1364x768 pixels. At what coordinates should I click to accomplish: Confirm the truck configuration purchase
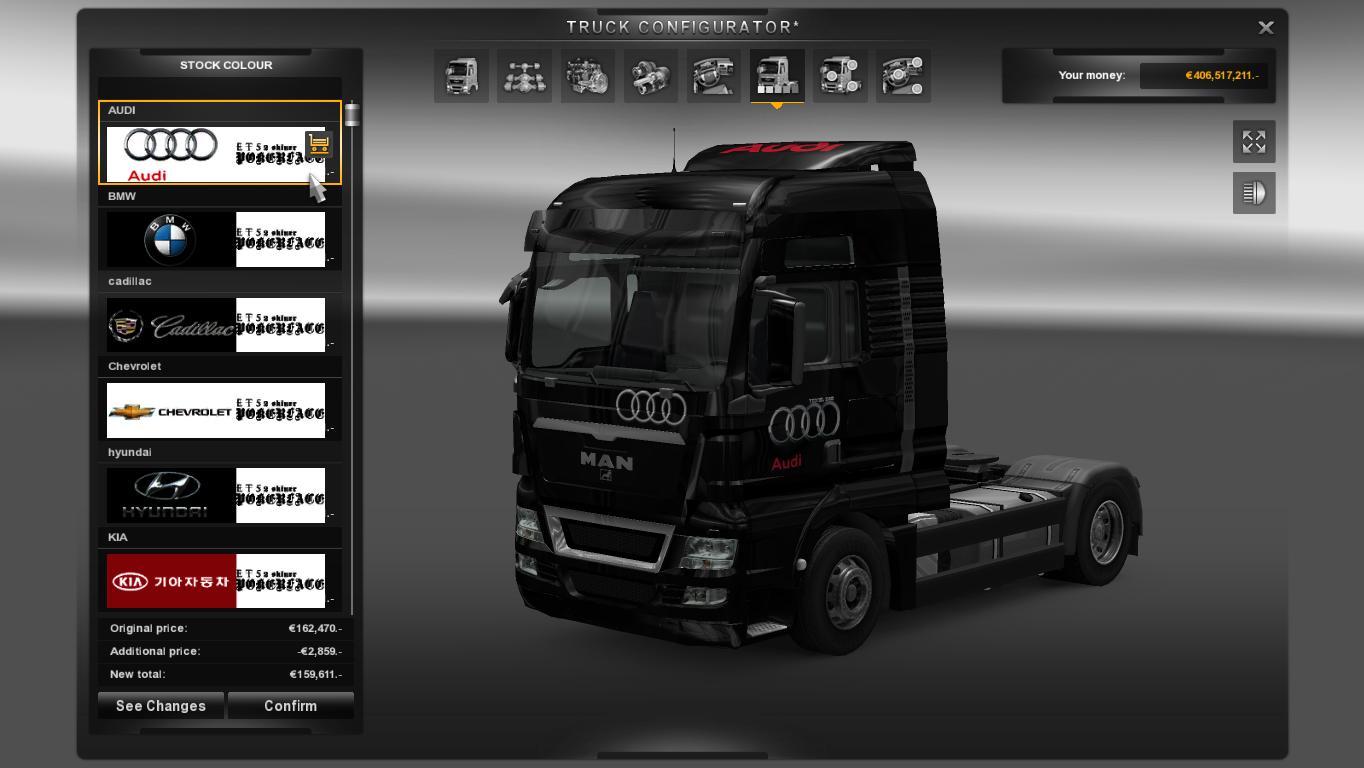[x=290, y=706]
